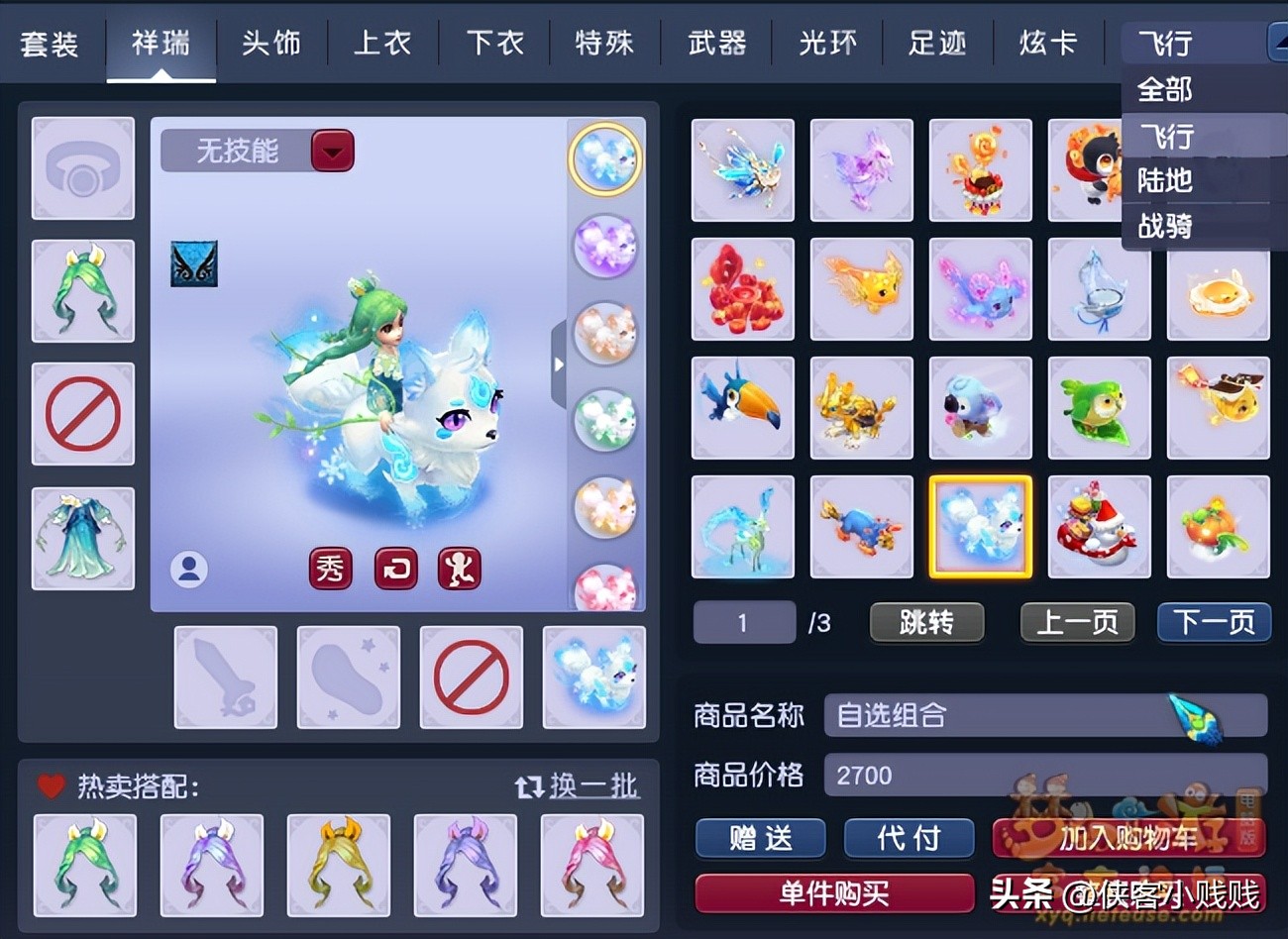Switch to the 光环 tab

click(x=827, y=43)
